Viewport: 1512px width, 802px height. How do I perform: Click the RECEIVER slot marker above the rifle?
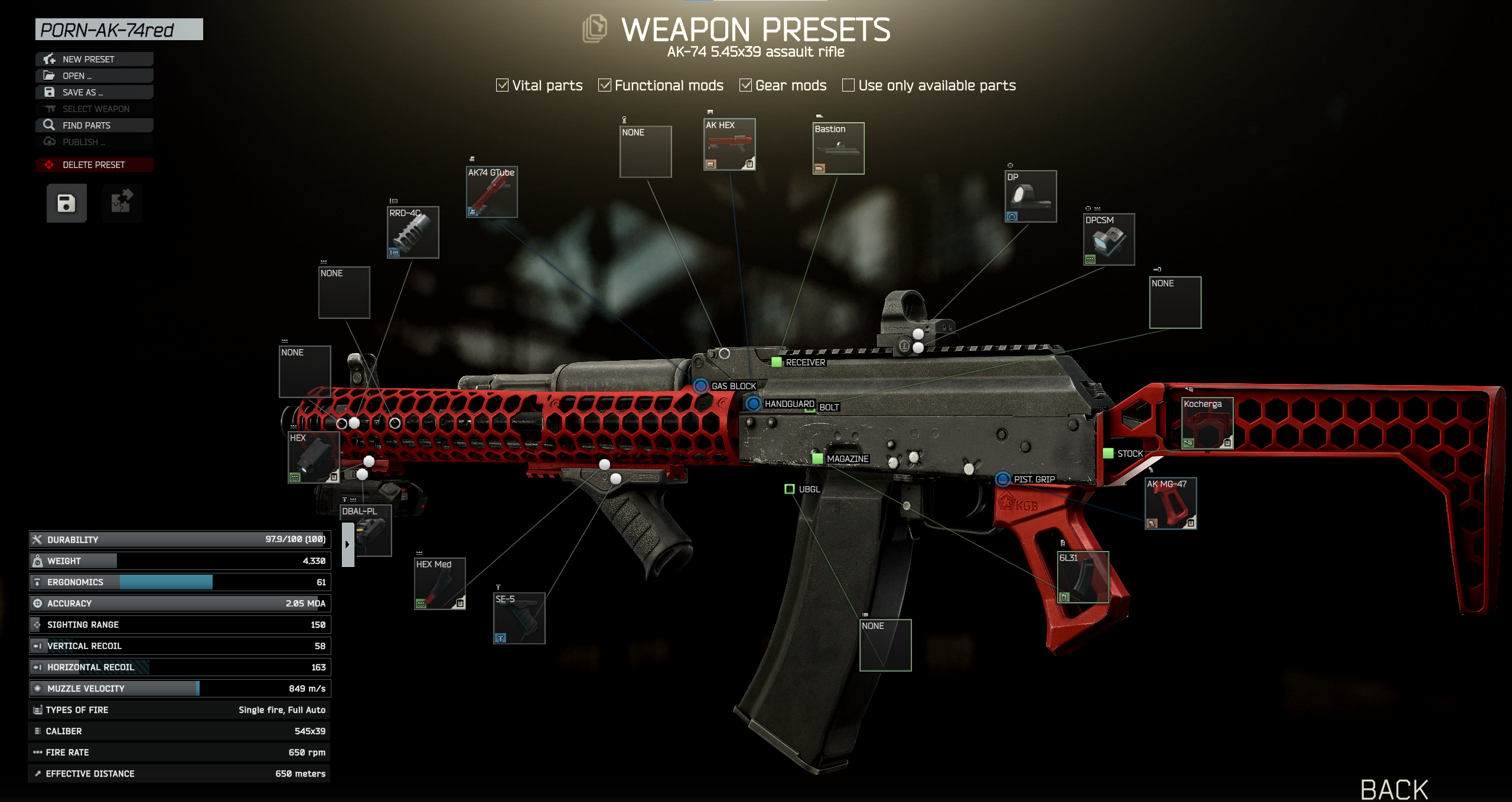(776, 362)
